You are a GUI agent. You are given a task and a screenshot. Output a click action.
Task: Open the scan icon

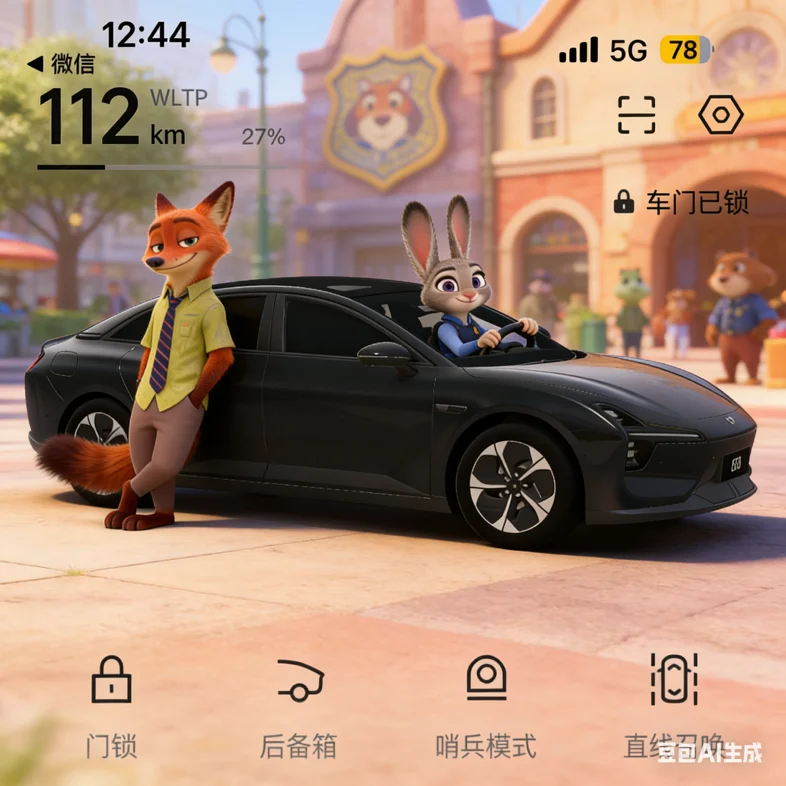(x=636, y=116)
